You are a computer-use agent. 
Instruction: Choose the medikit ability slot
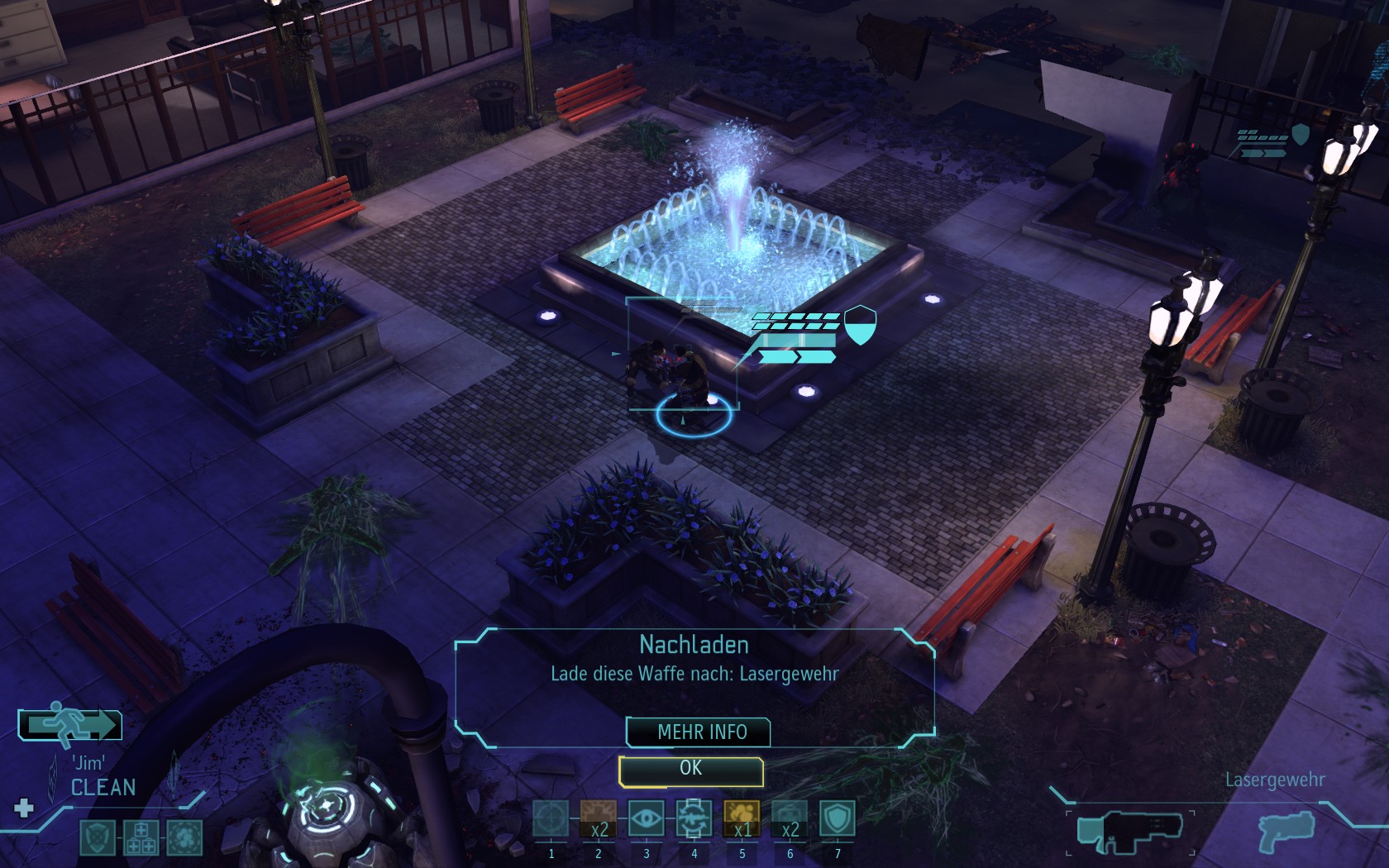coord(598,819)
